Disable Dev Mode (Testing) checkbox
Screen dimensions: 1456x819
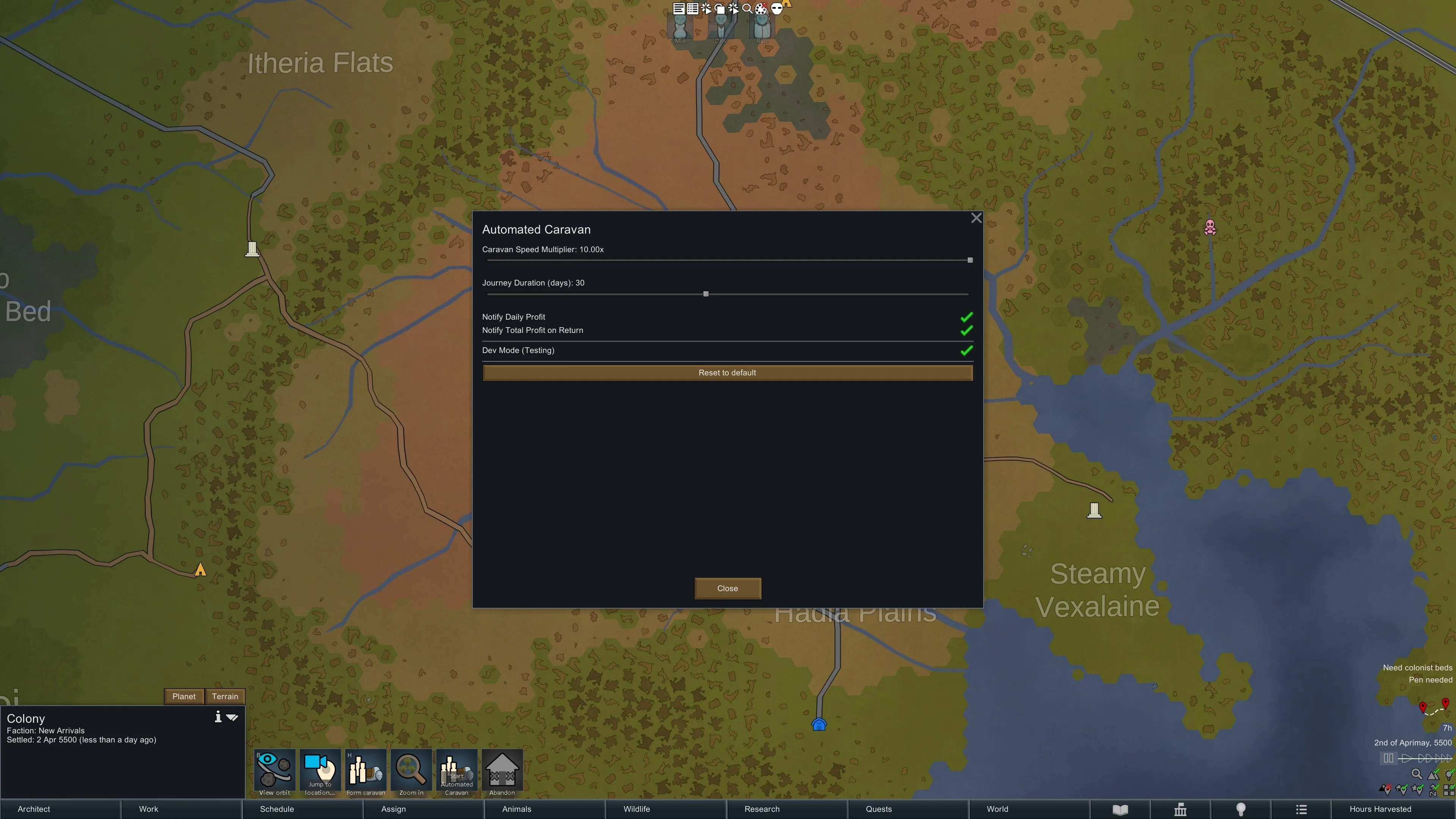tap(966, 350)
